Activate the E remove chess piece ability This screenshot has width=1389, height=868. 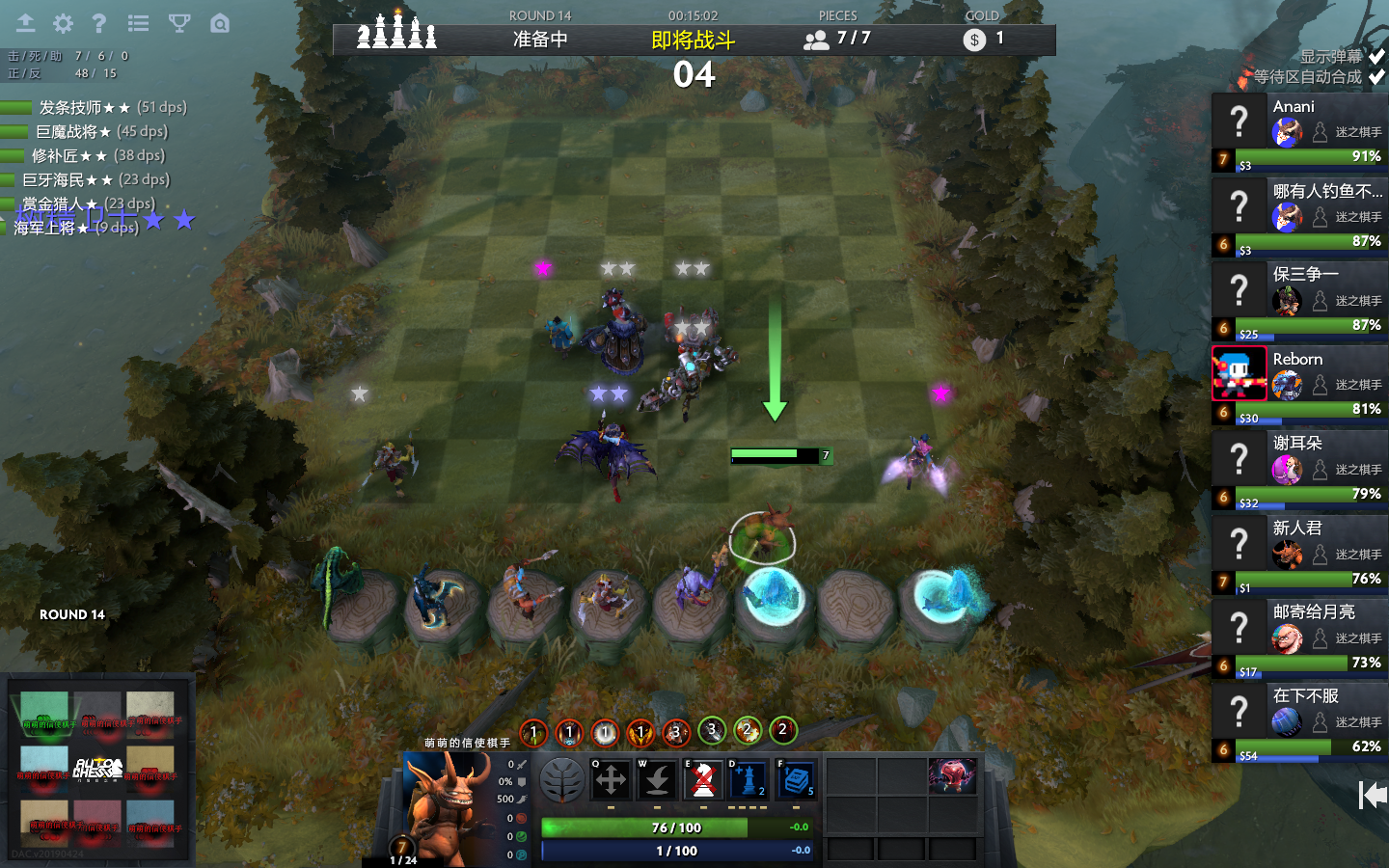pyautogui.click(x=703, y=779)
